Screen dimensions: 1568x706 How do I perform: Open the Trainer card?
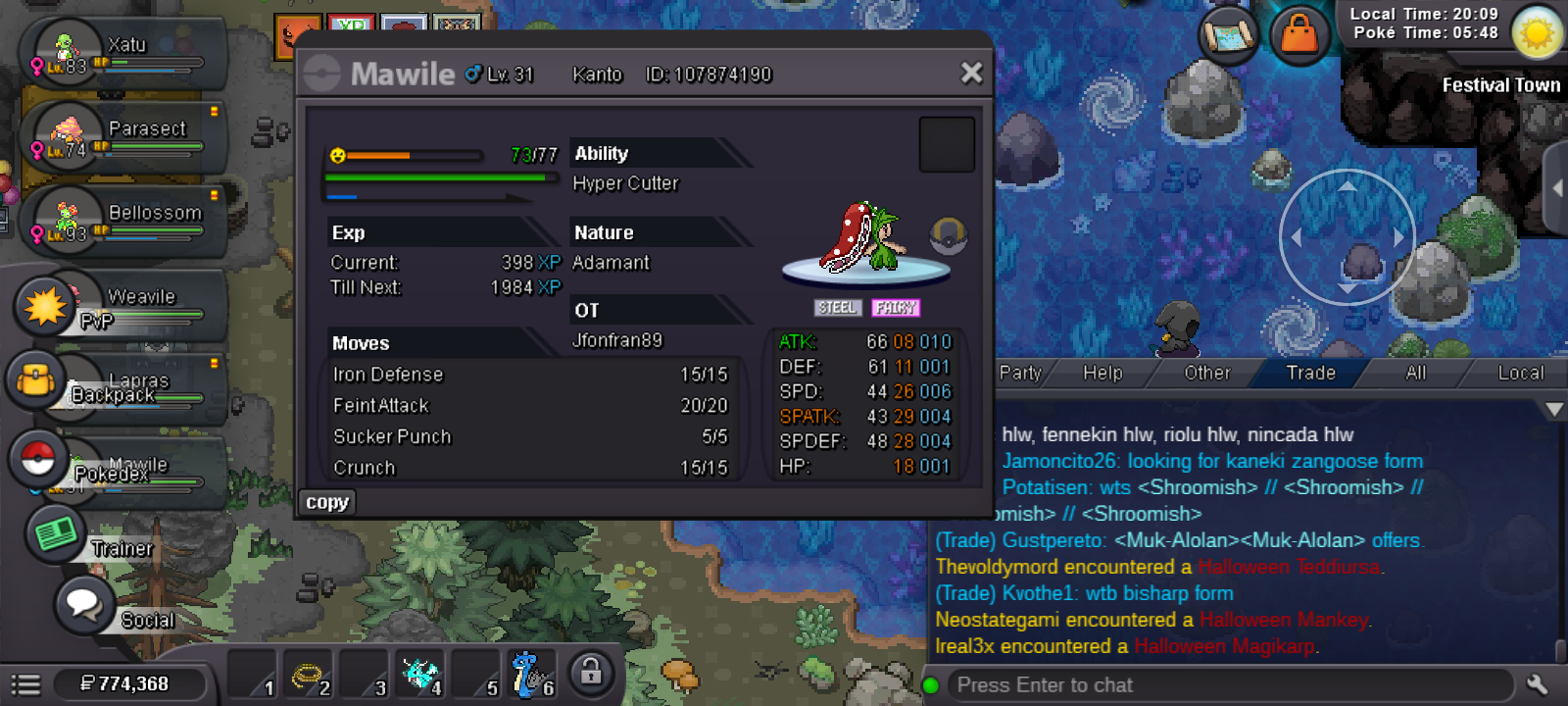[55, 534]
